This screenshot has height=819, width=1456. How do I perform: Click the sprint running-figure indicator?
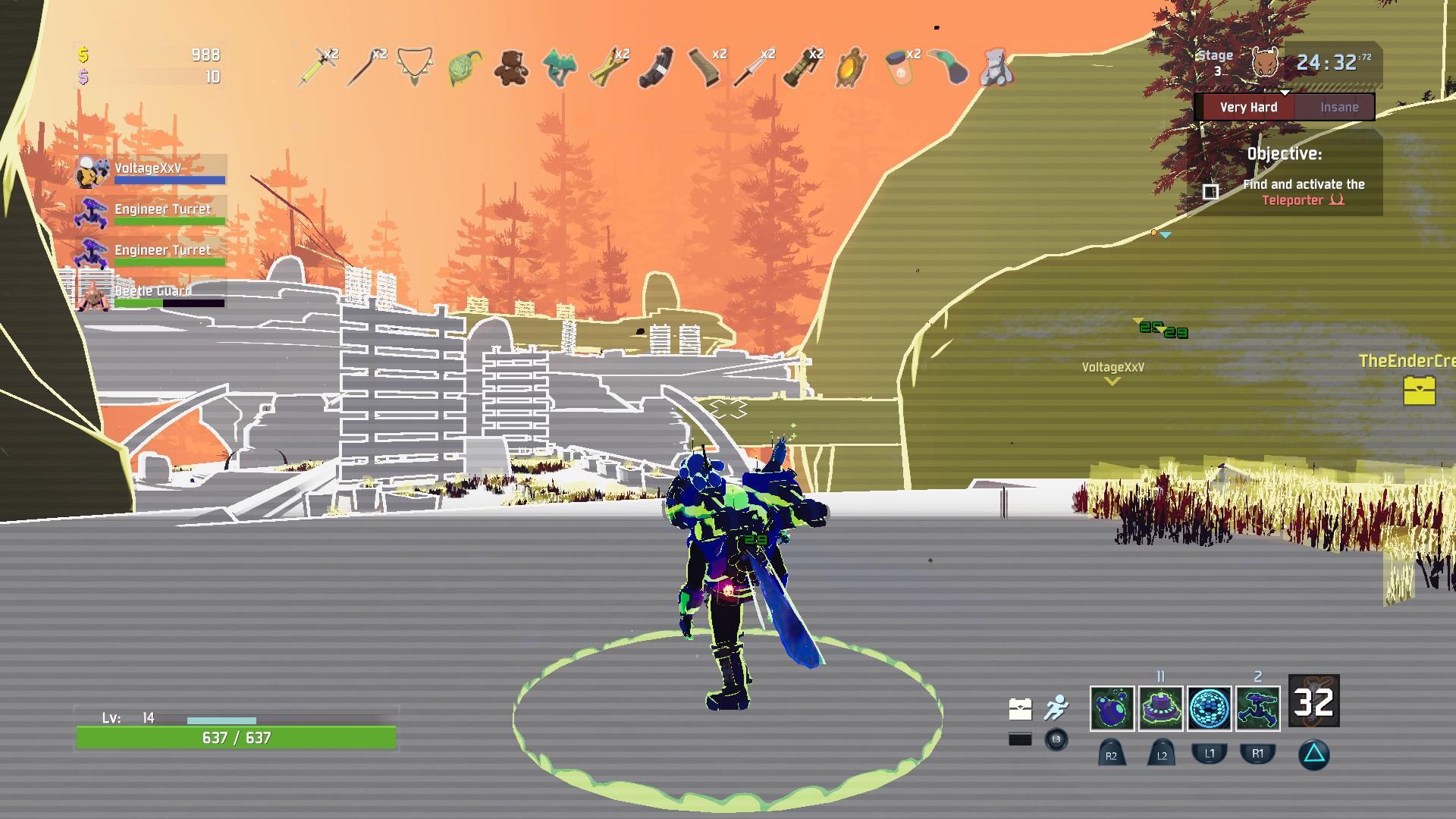tap(1057, 707)
